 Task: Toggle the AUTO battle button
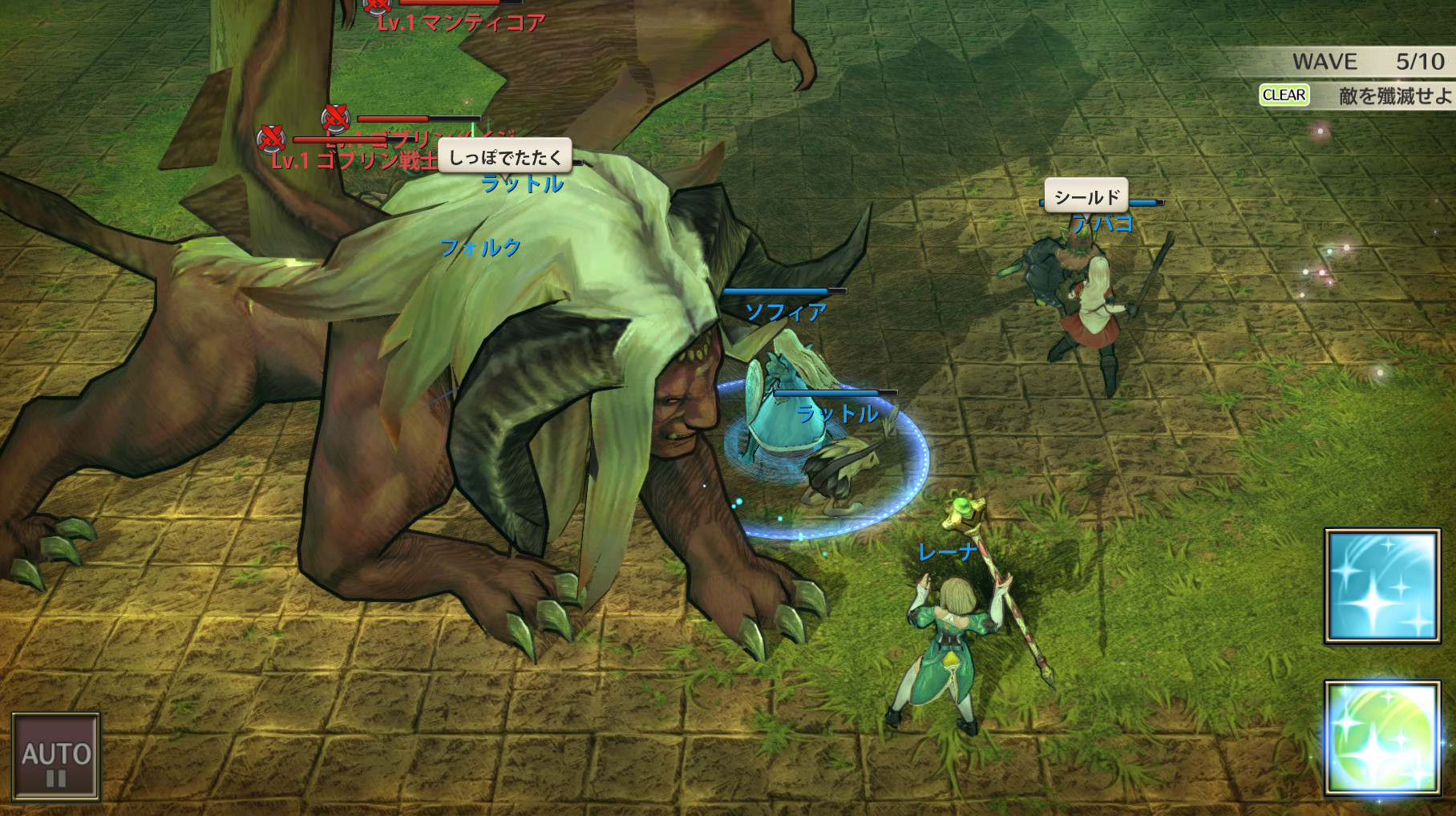pyautogui.click(x=56, y=757)
